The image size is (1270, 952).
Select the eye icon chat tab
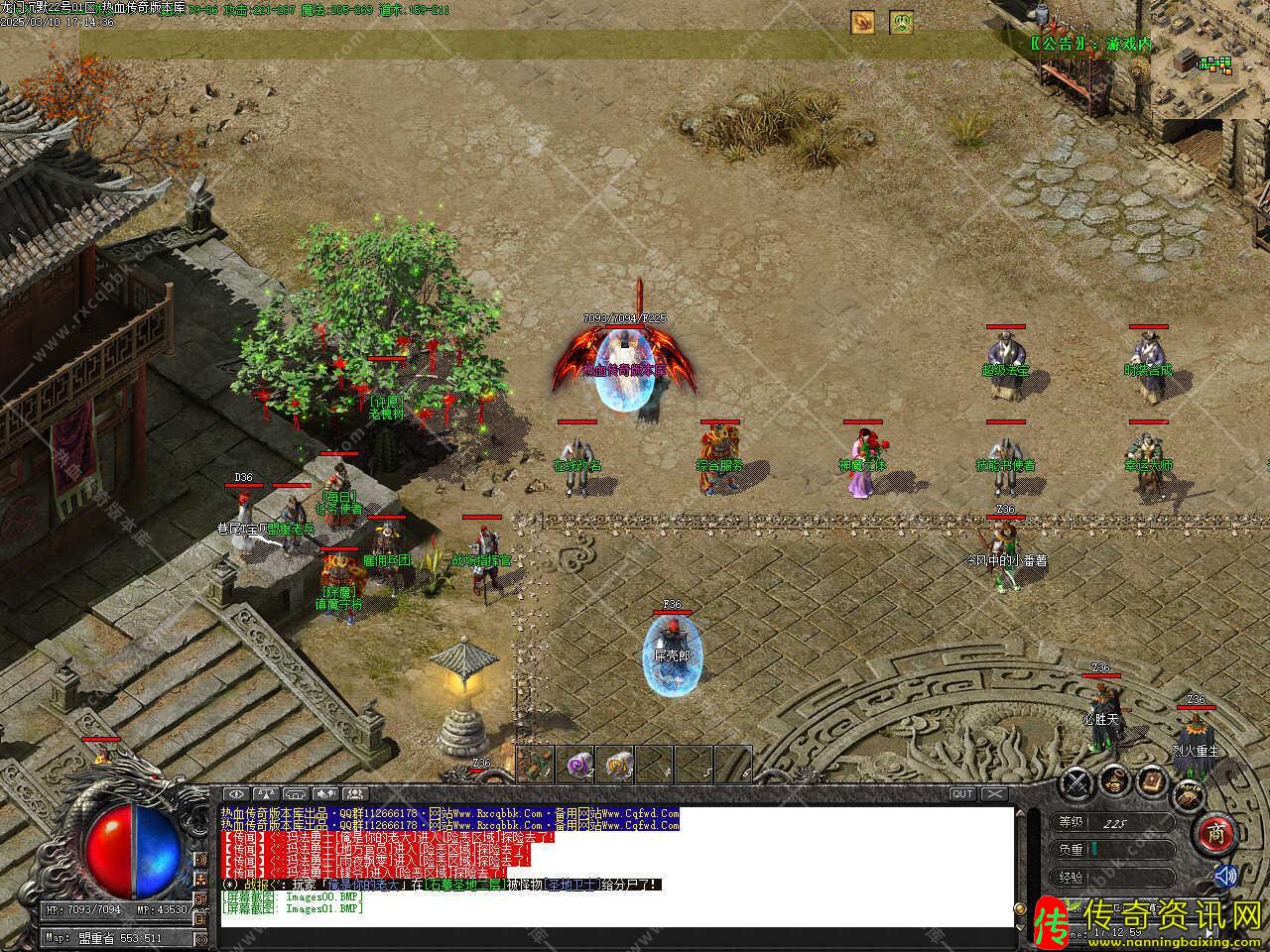(x=235, y=793)
